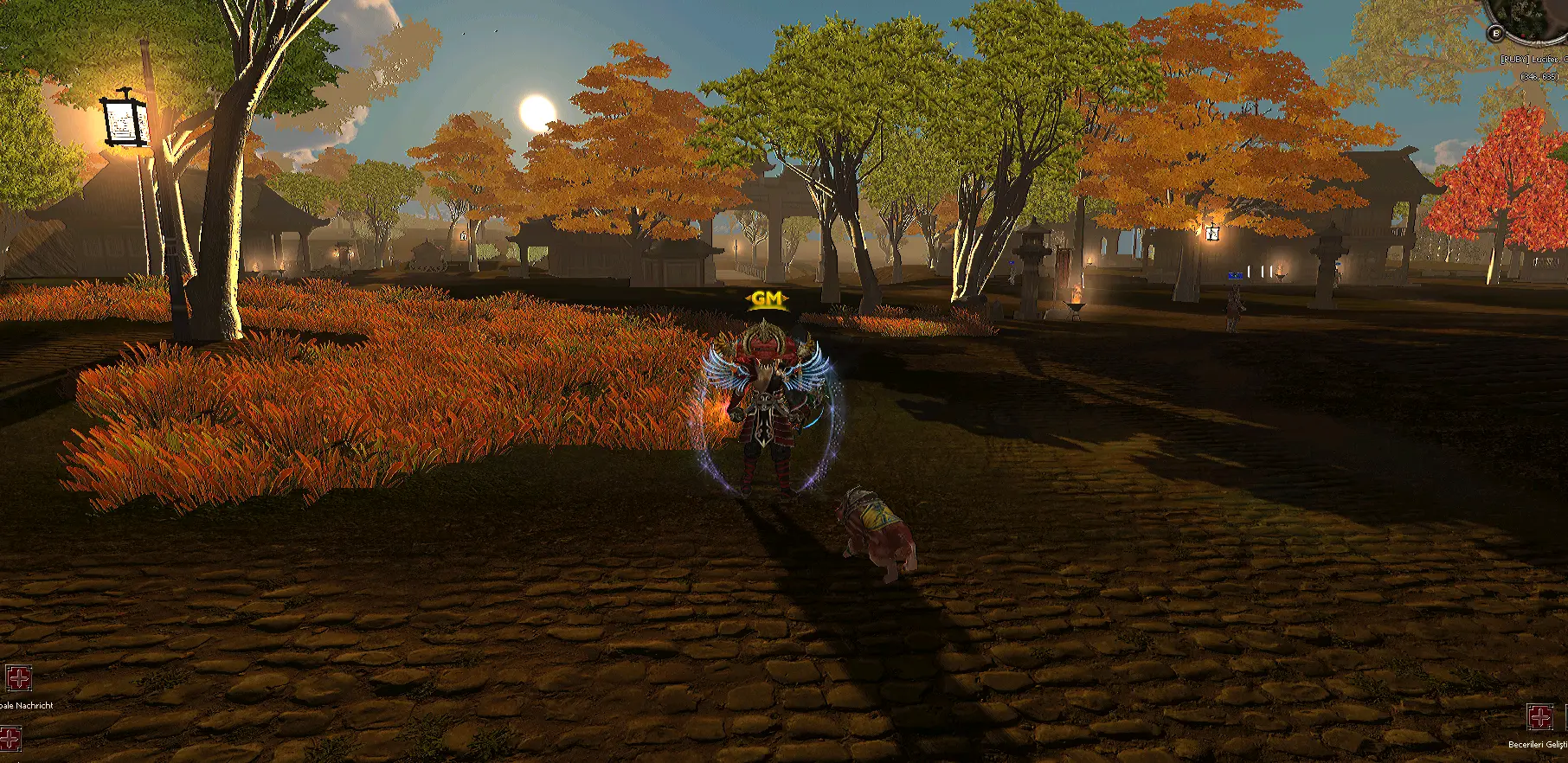Click the coordinates display under the minimap
1568x763 pixels.
coord(1539,76)
